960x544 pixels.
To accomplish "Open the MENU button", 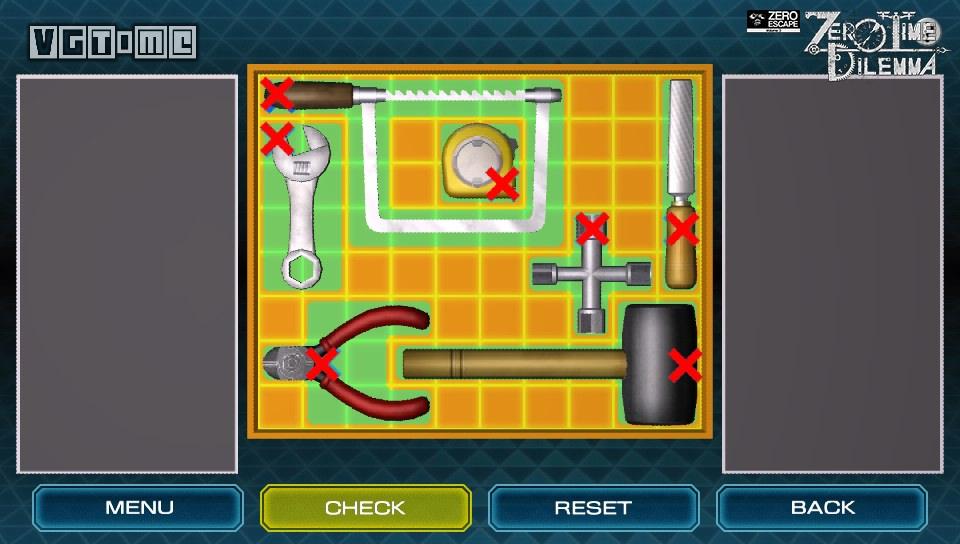I will click(x=139, y=508).
